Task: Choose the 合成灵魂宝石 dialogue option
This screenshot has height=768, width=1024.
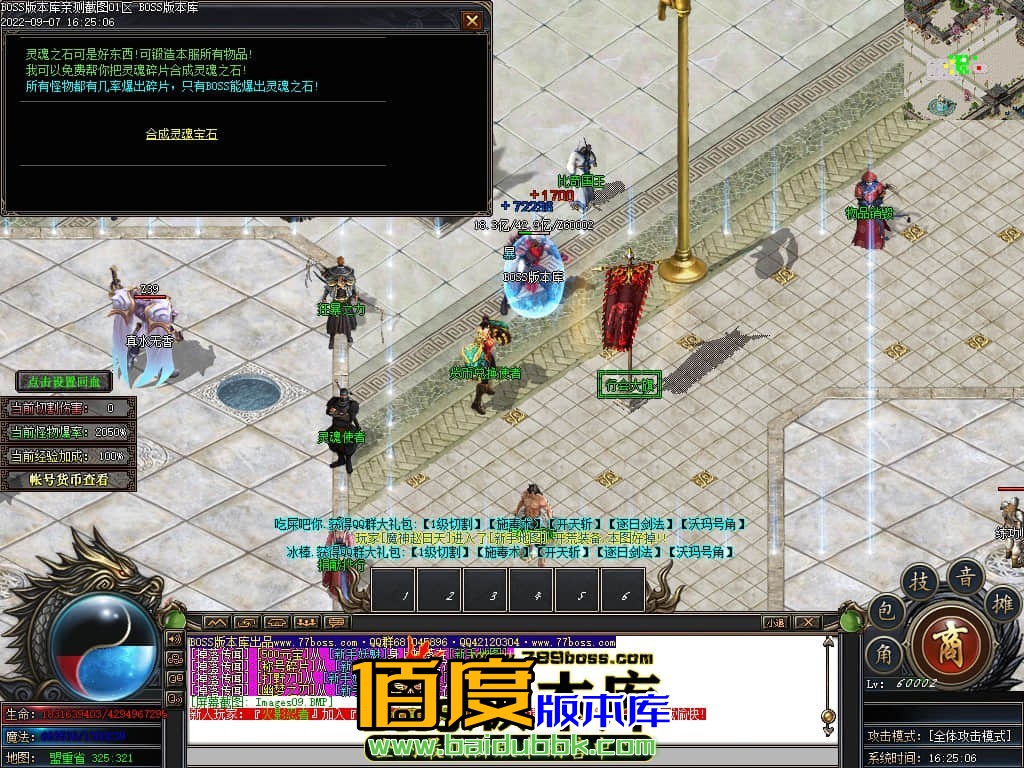Action: (x=181, y=134)
